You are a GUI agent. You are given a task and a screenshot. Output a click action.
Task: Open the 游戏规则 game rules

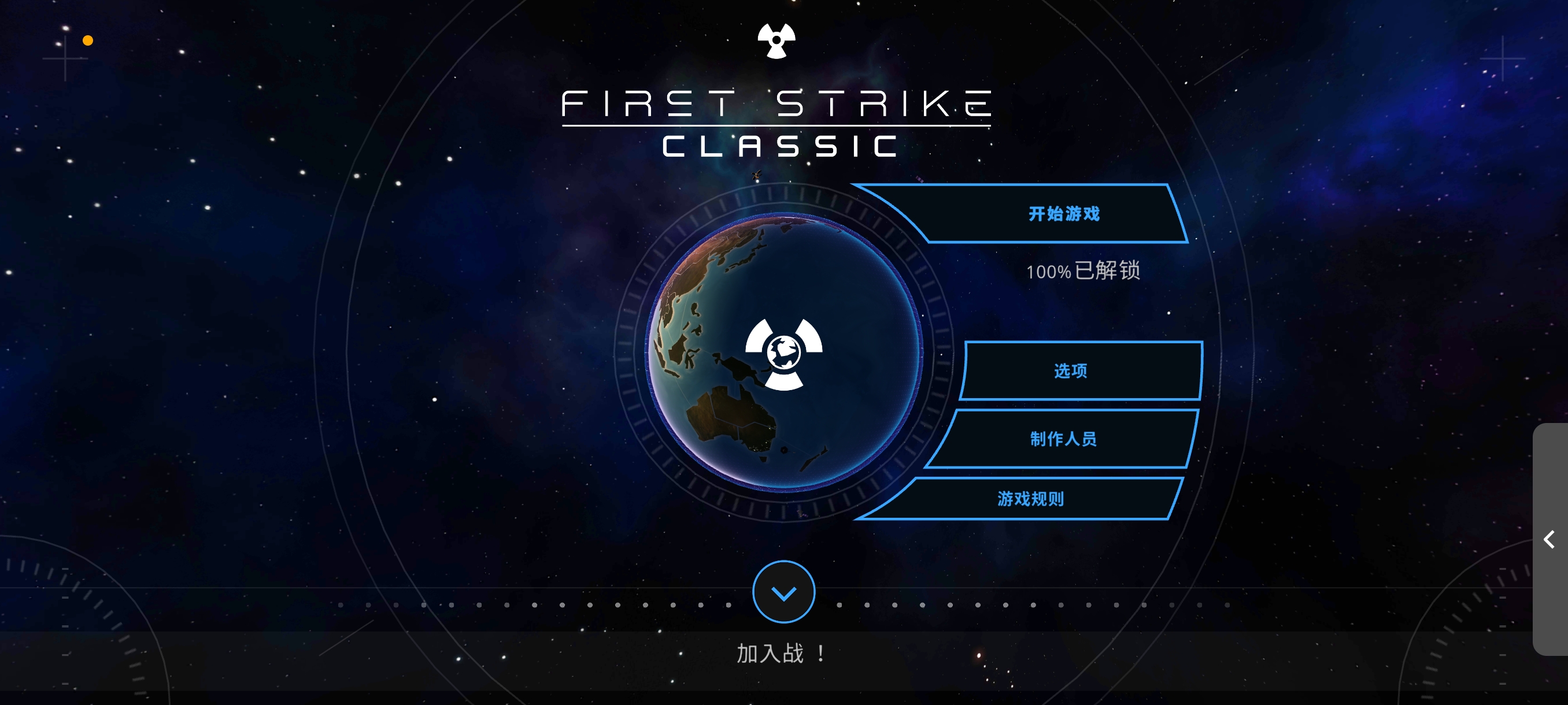tap(1030, 499)
